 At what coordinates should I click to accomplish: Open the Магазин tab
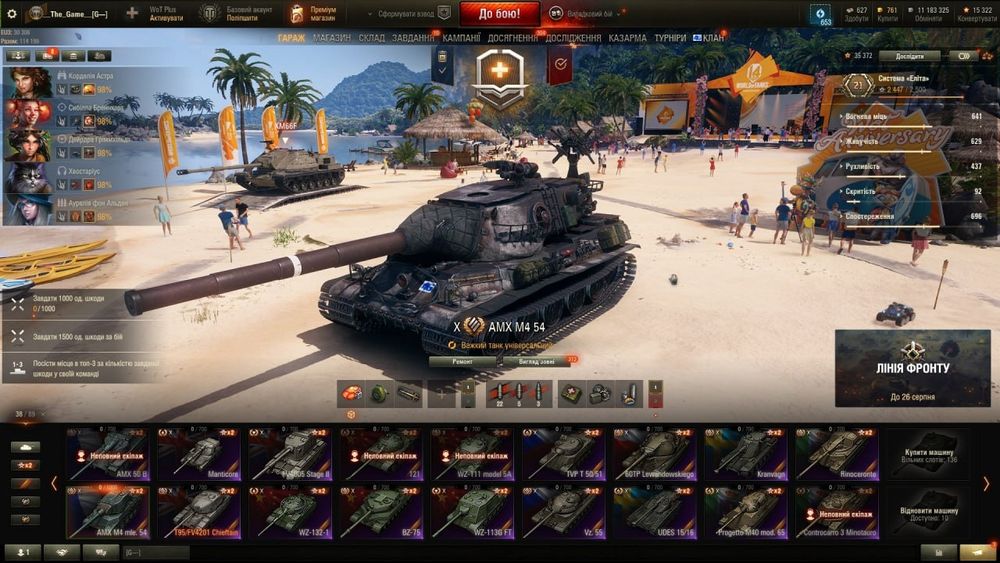point(331,38)
